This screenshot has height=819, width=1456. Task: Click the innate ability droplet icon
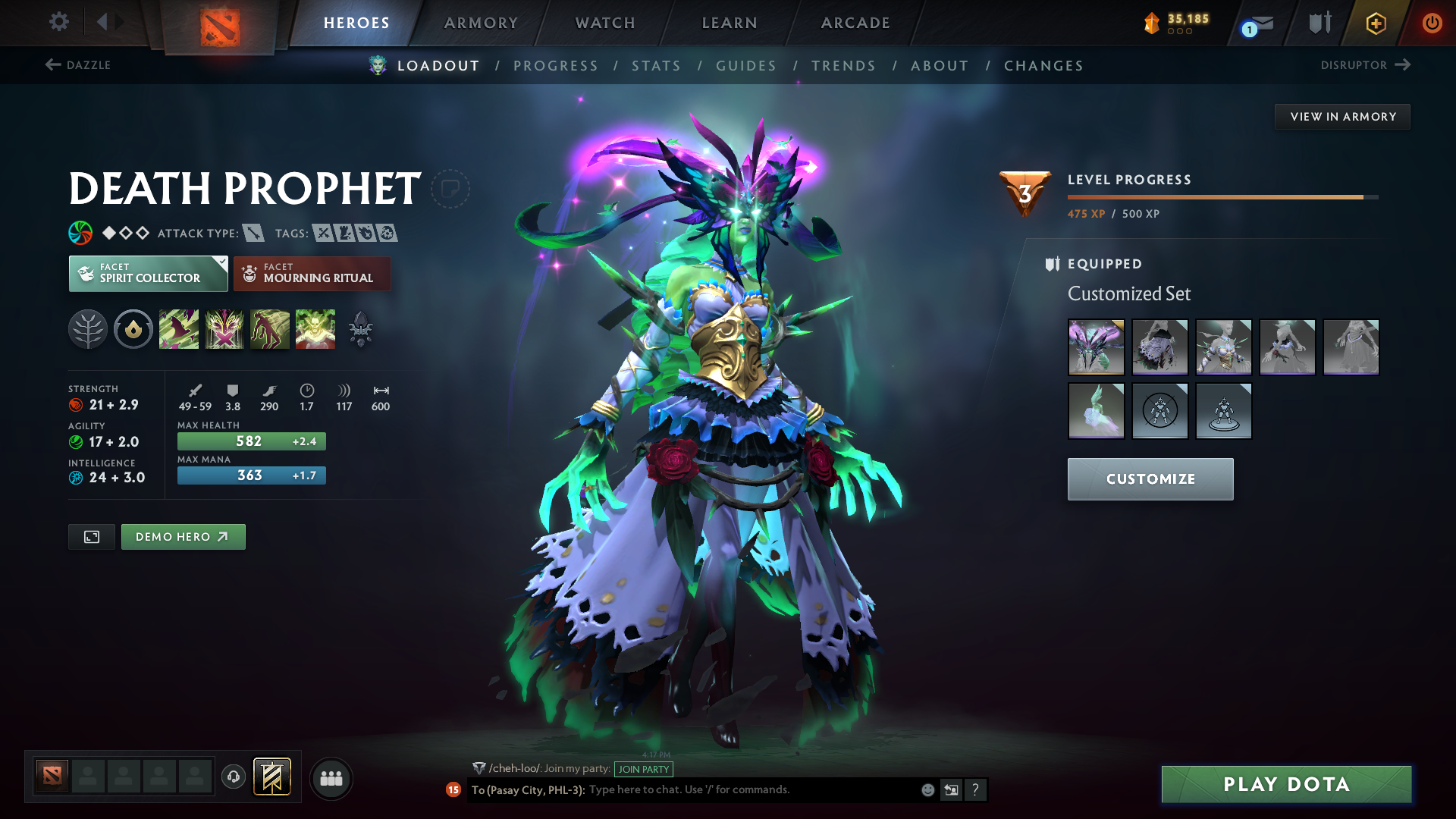point(133,328)
